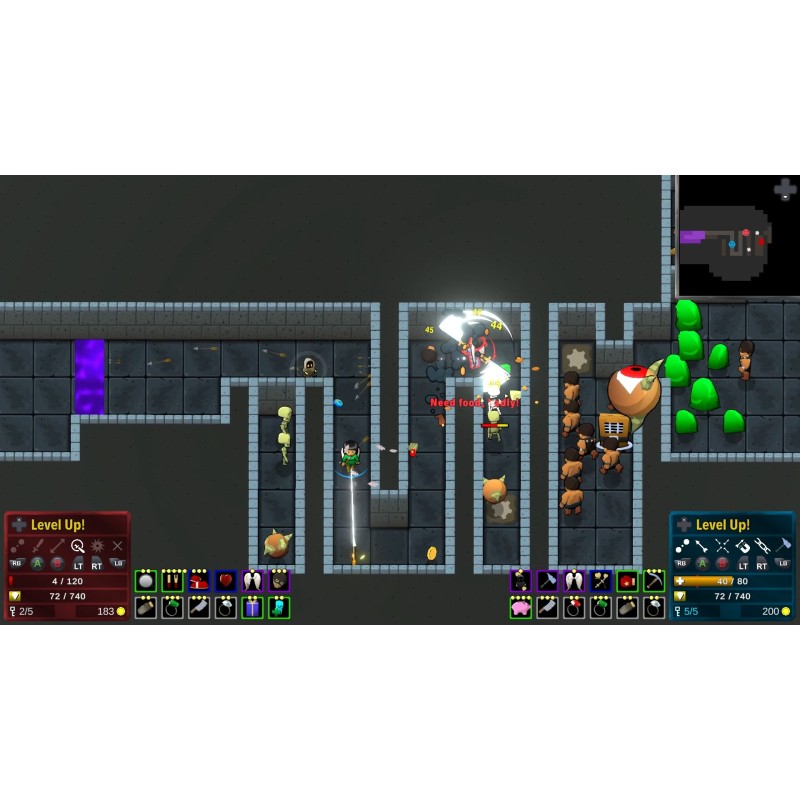Select the gray stone orb slot
The image size is (800, 800).
(x=146, y=581)
